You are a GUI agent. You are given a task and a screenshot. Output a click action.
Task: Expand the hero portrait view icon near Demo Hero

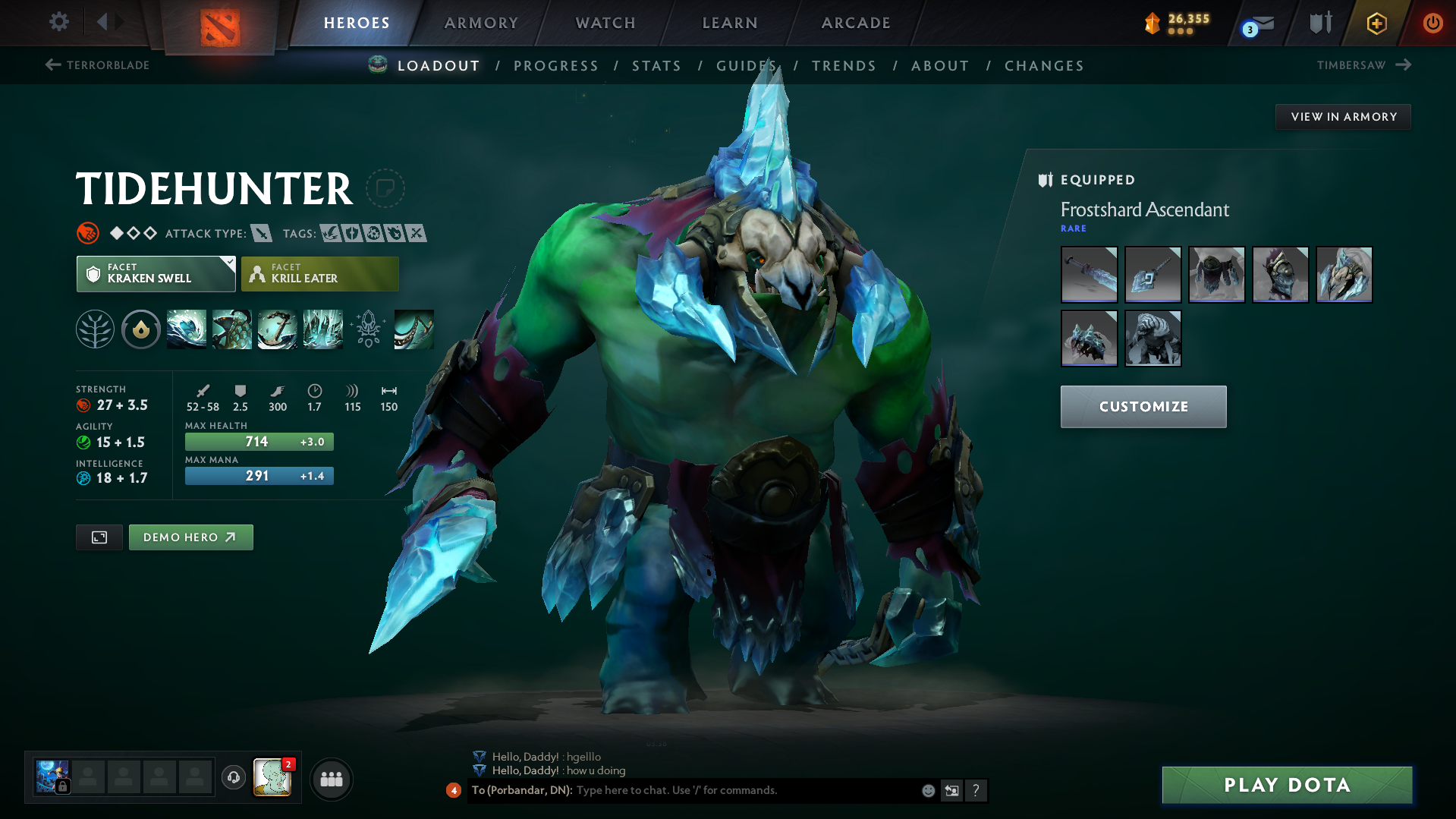(x=99, y=537)
